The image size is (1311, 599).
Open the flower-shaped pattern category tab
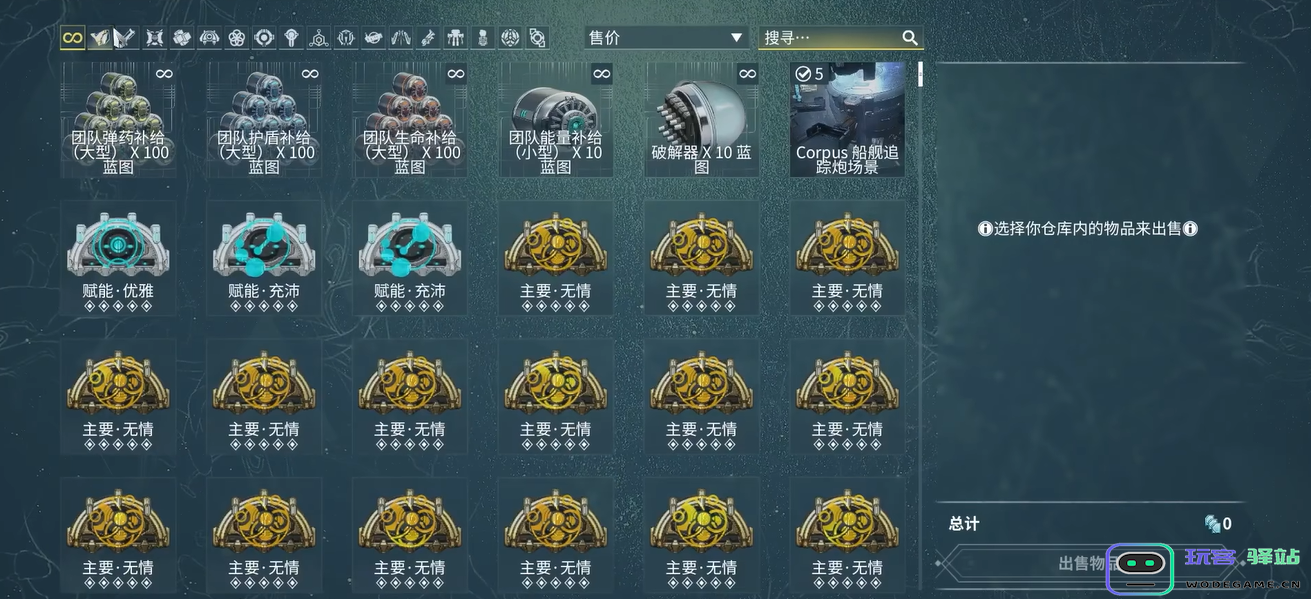tap(236, 38)
